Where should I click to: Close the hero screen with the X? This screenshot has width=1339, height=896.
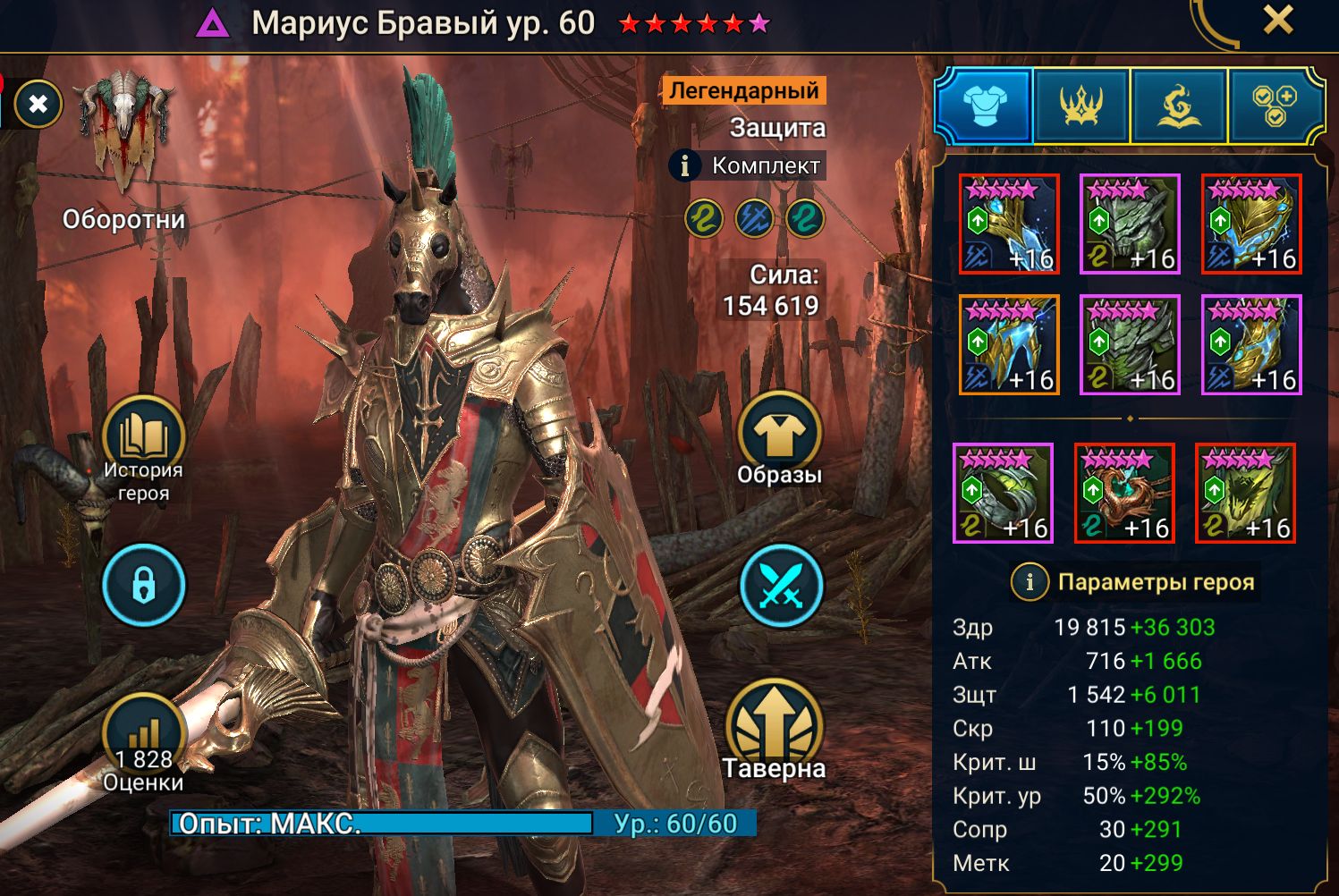tap(1278, 20)
